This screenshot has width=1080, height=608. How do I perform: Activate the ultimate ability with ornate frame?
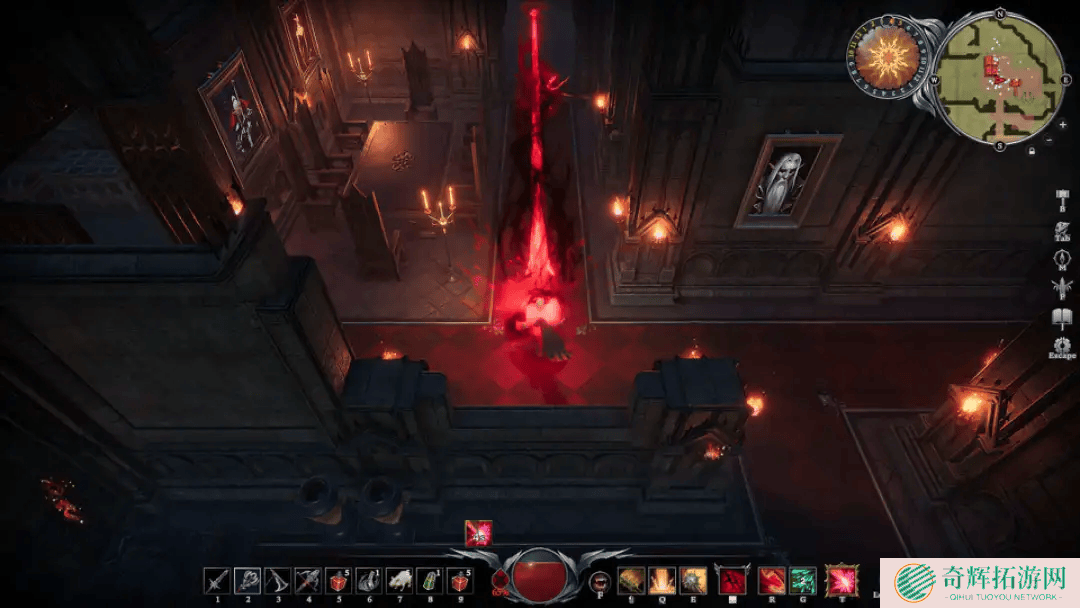pyautogui.click(x=843, y=580)
